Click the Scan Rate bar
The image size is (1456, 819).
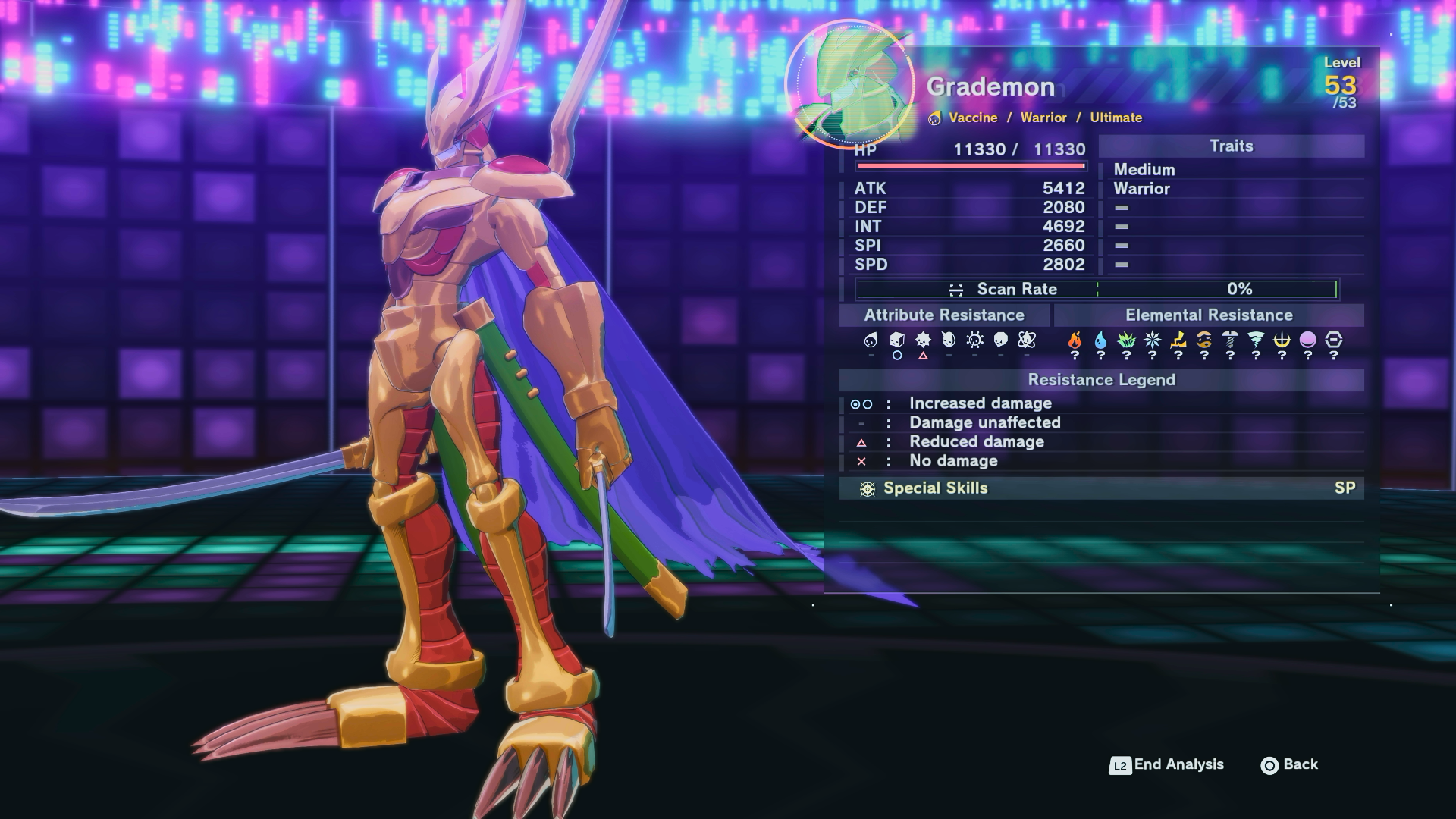1097,289
